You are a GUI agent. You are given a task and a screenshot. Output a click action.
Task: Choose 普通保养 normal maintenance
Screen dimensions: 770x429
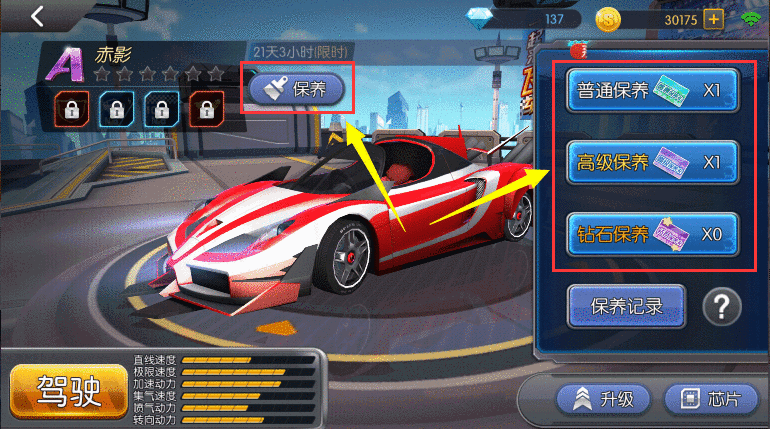coord(652,91)
